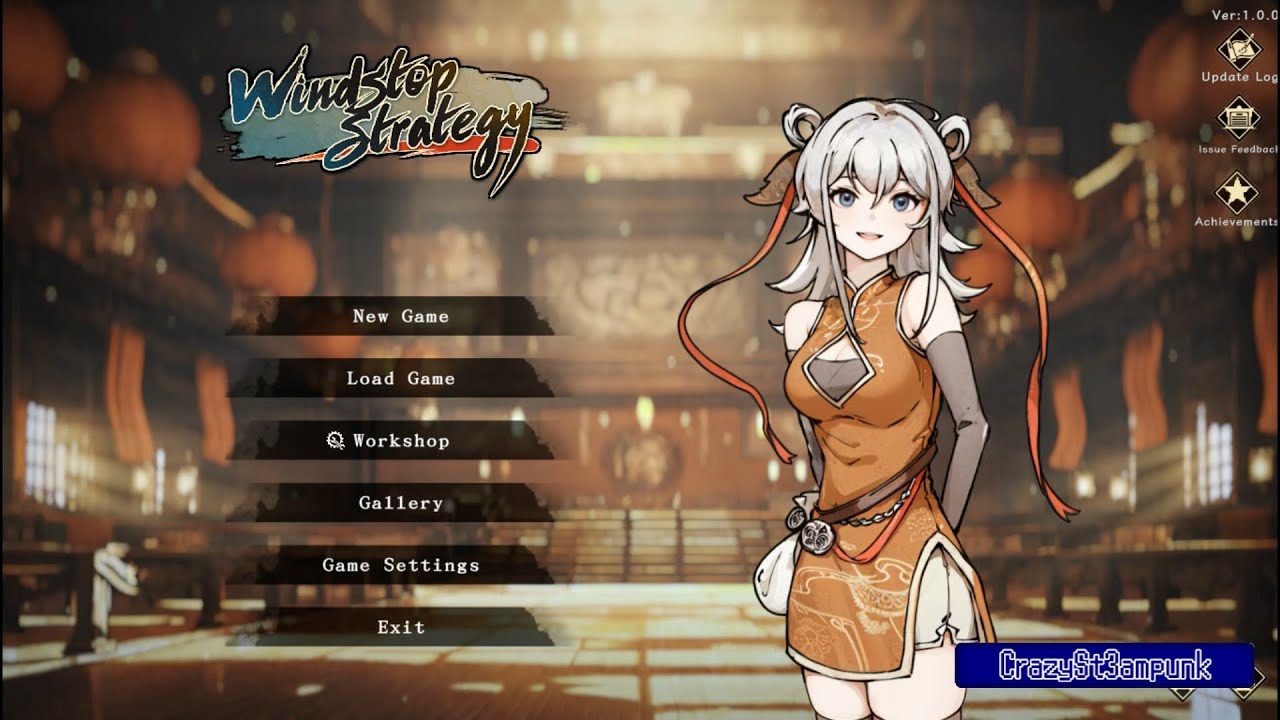This screenshot has width=1280, height=720.
Task: Enter the Workshop
Action: pos(399,440)
